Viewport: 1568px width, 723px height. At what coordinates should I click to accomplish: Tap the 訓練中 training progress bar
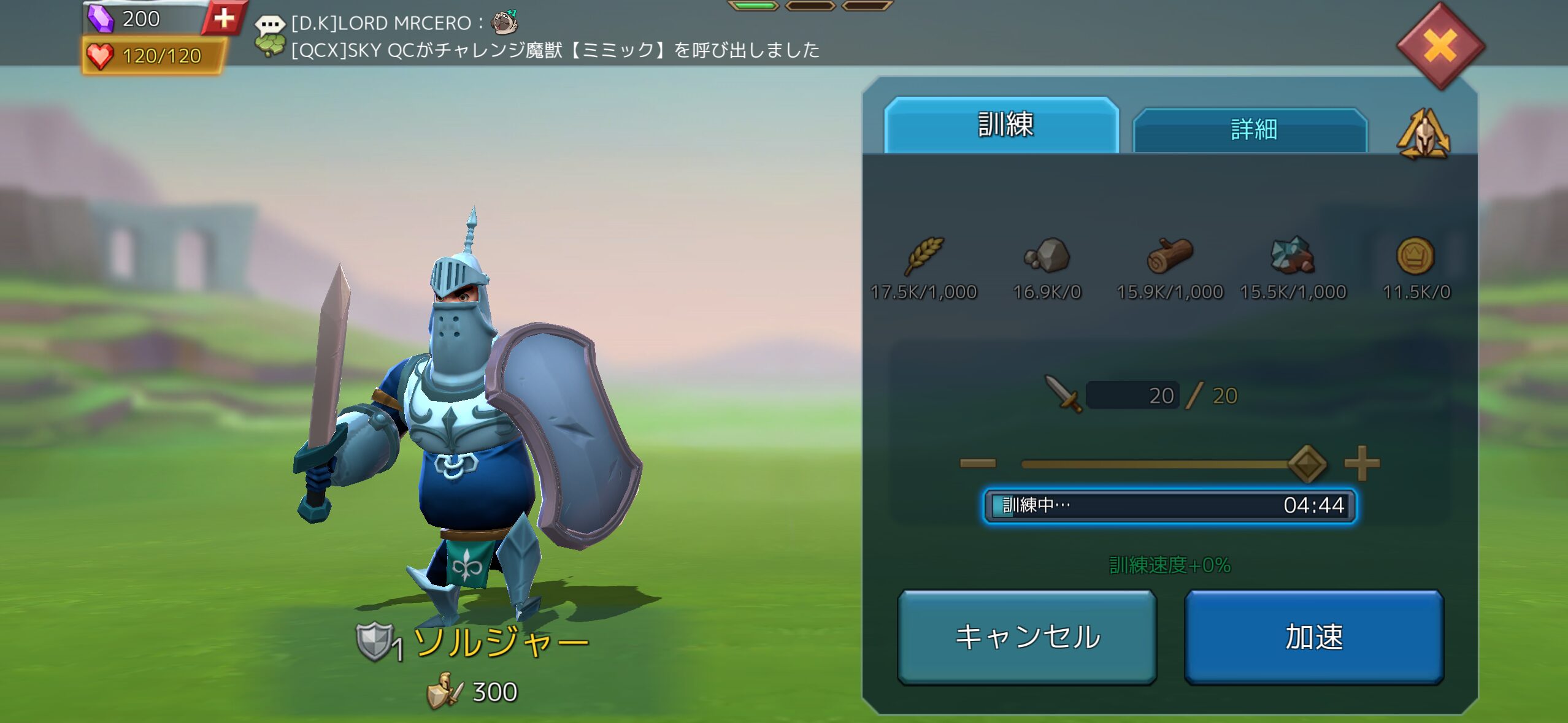(1169, 505)
